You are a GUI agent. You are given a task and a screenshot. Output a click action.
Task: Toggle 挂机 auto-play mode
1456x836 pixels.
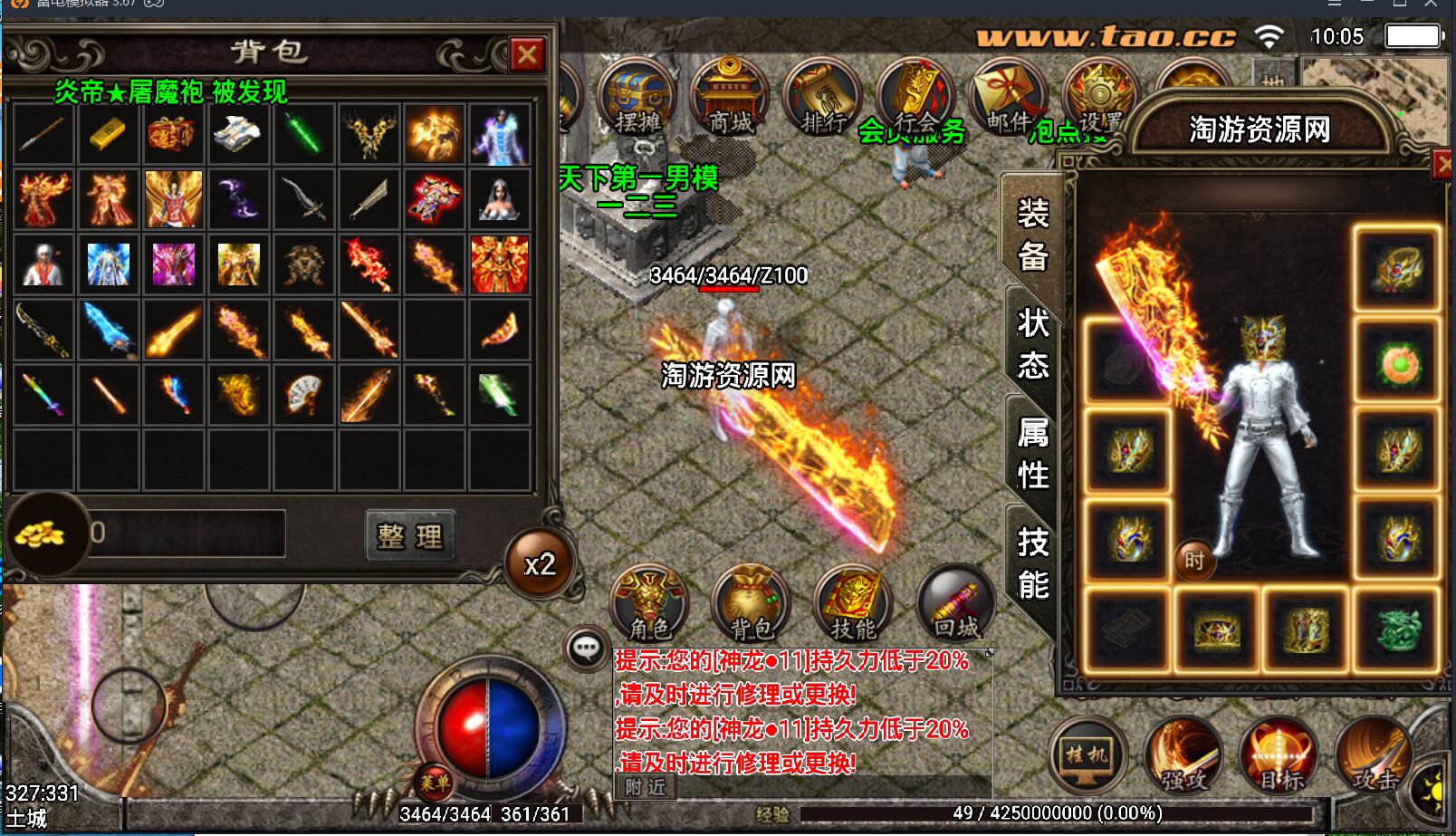[x=1086, y=754]
